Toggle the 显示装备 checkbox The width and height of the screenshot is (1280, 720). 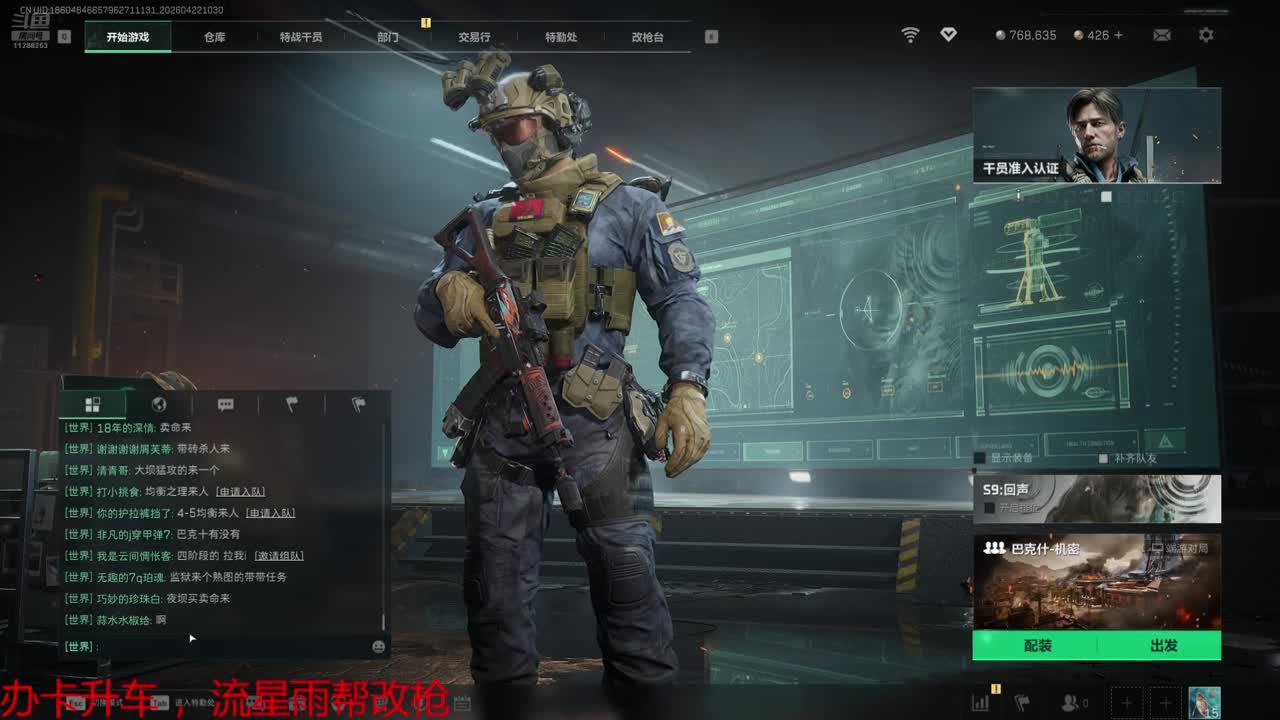981,458
